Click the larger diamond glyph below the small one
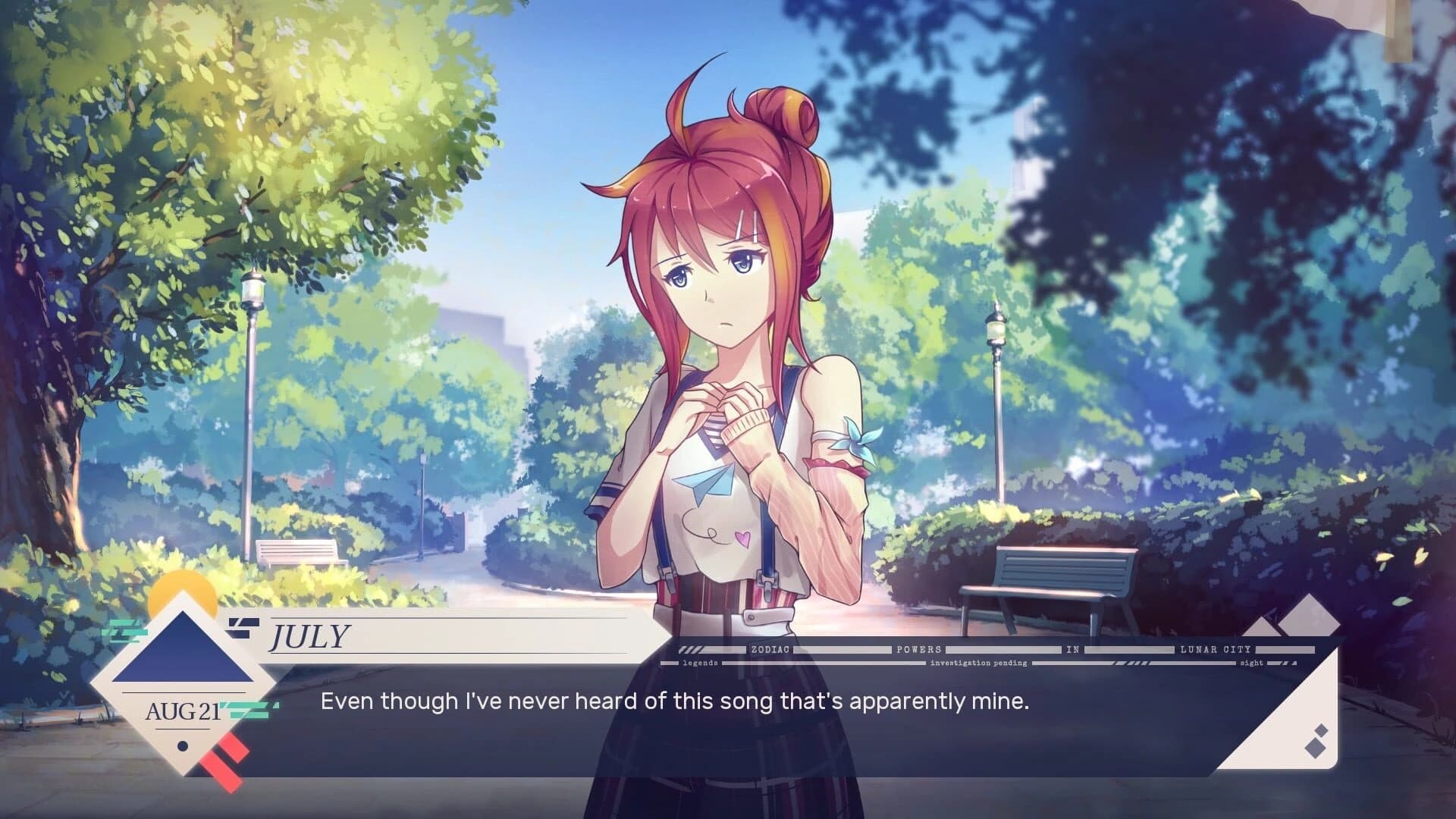Image resolution: width=1456 pixels, height=819 pixels. 1315,749
